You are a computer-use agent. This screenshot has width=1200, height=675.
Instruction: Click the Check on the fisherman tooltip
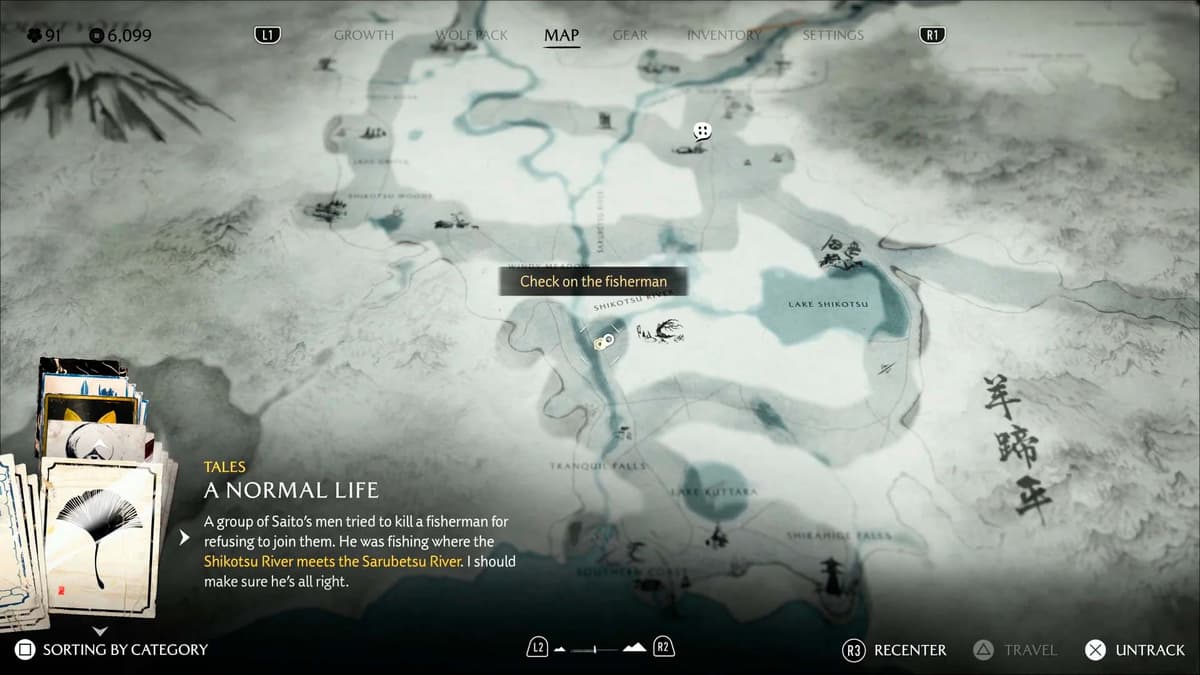(592, 281)
